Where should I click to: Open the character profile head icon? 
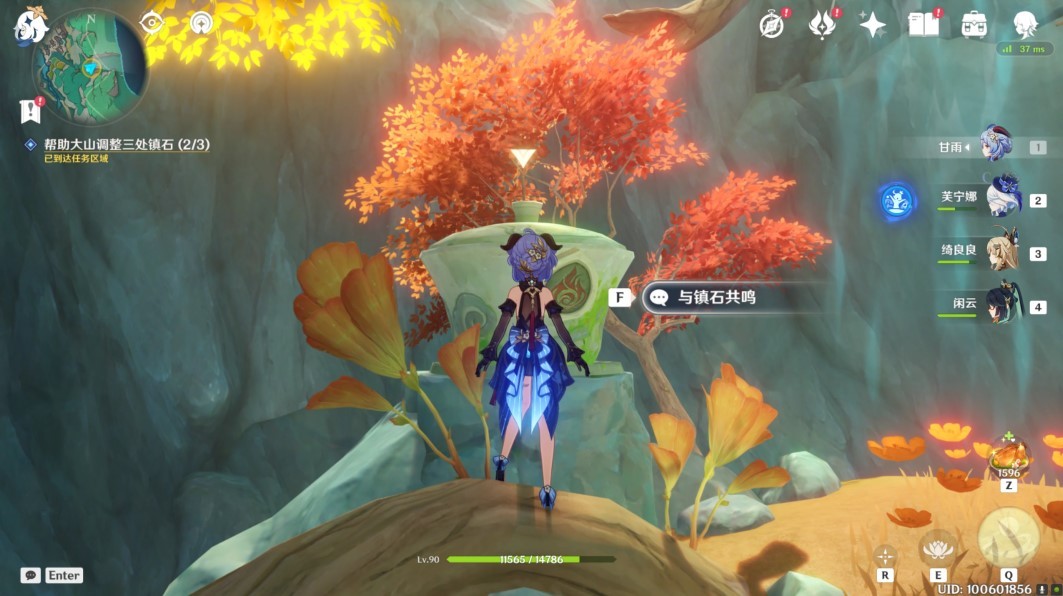[x=1024, y=25]
